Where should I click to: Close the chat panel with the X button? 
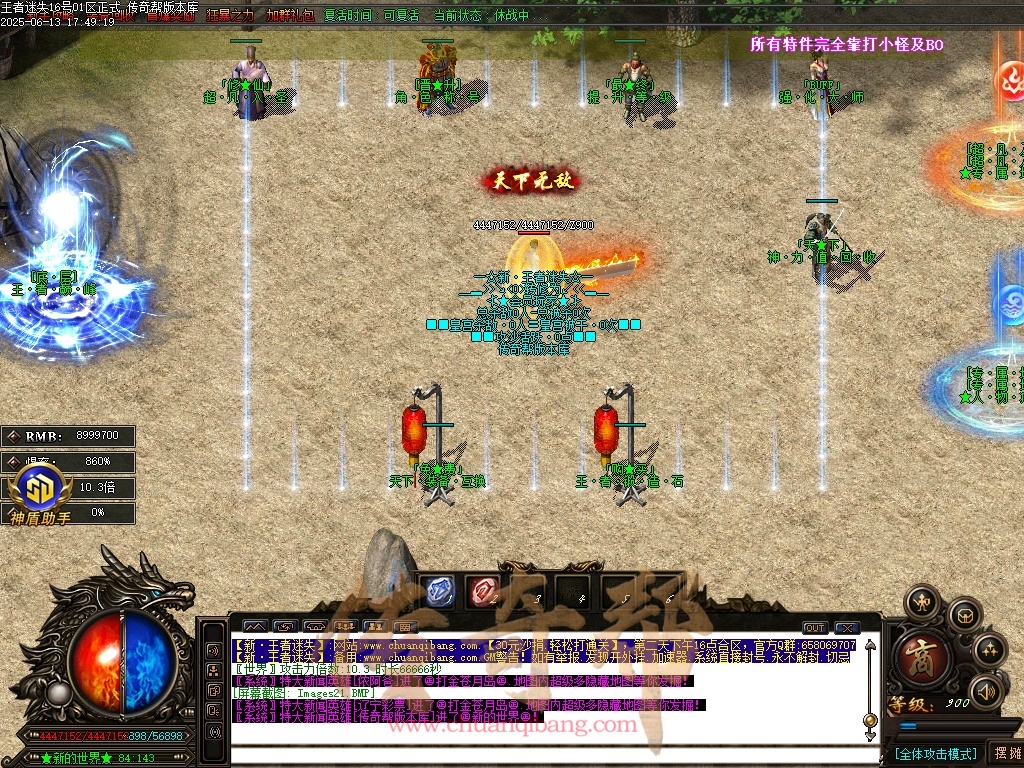847,628
